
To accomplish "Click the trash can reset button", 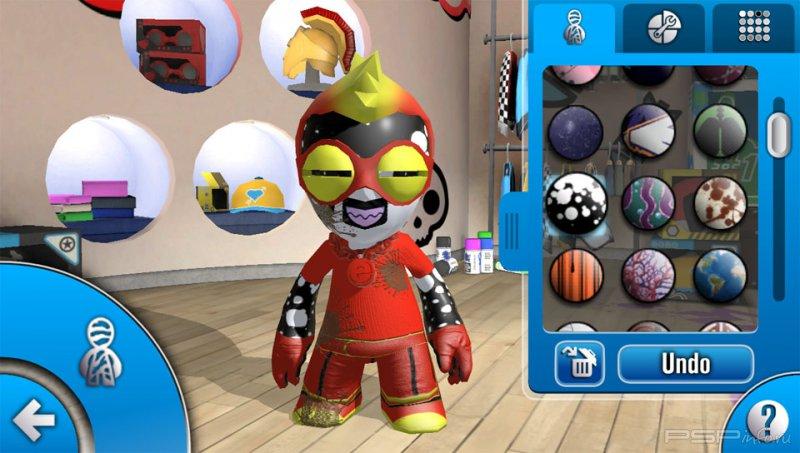I will [x=579, y=364].
